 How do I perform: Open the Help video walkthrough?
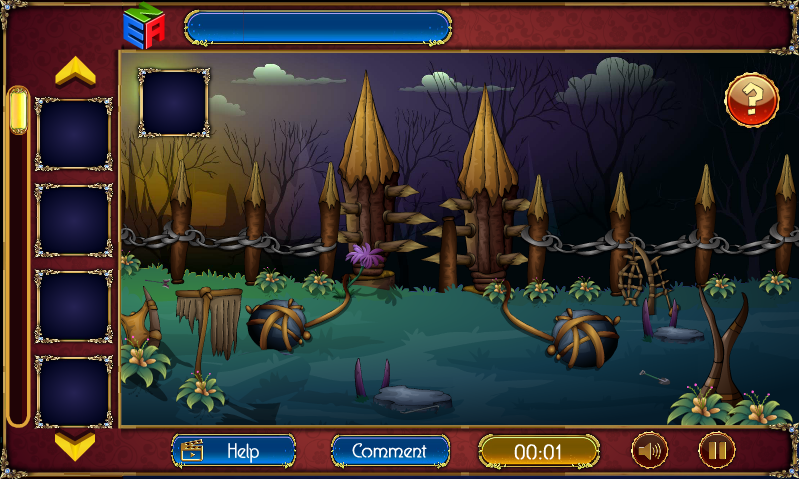click(233, 451)
